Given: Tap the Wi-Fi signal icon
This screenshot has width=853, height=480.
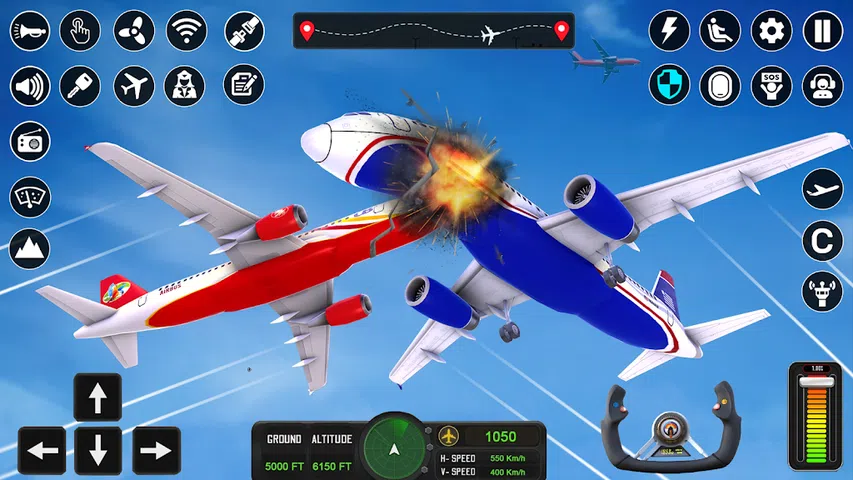Looking at the screenshot, I should tap(186, 30).
